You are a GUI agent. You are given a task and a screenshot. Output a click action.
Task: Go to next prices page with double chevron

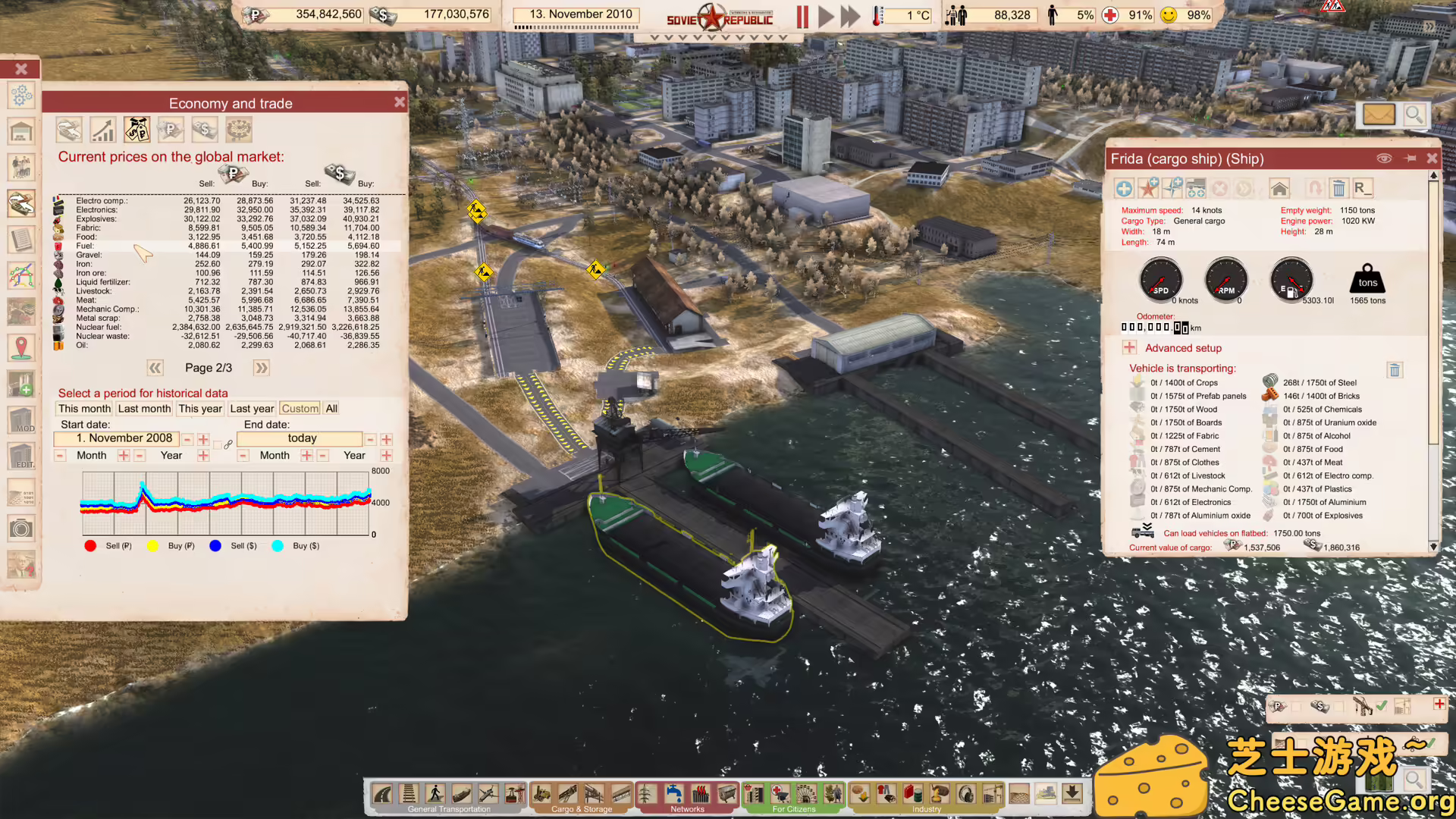click(x=261, y=368)
